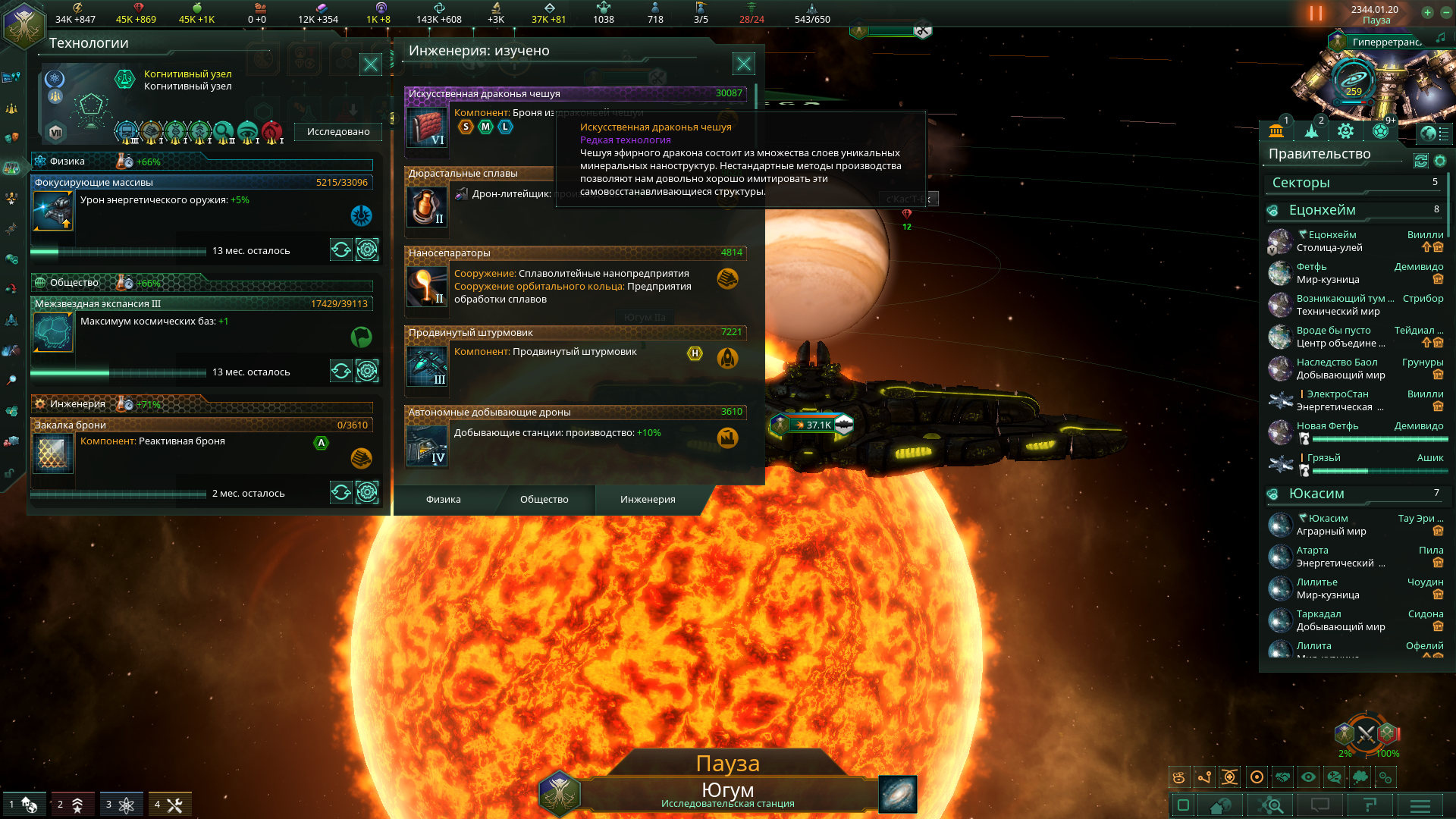Close the Технологии panel
The width and height of the screenshot is (1456, 819).
pyautogui.click(x=370, y=64)
